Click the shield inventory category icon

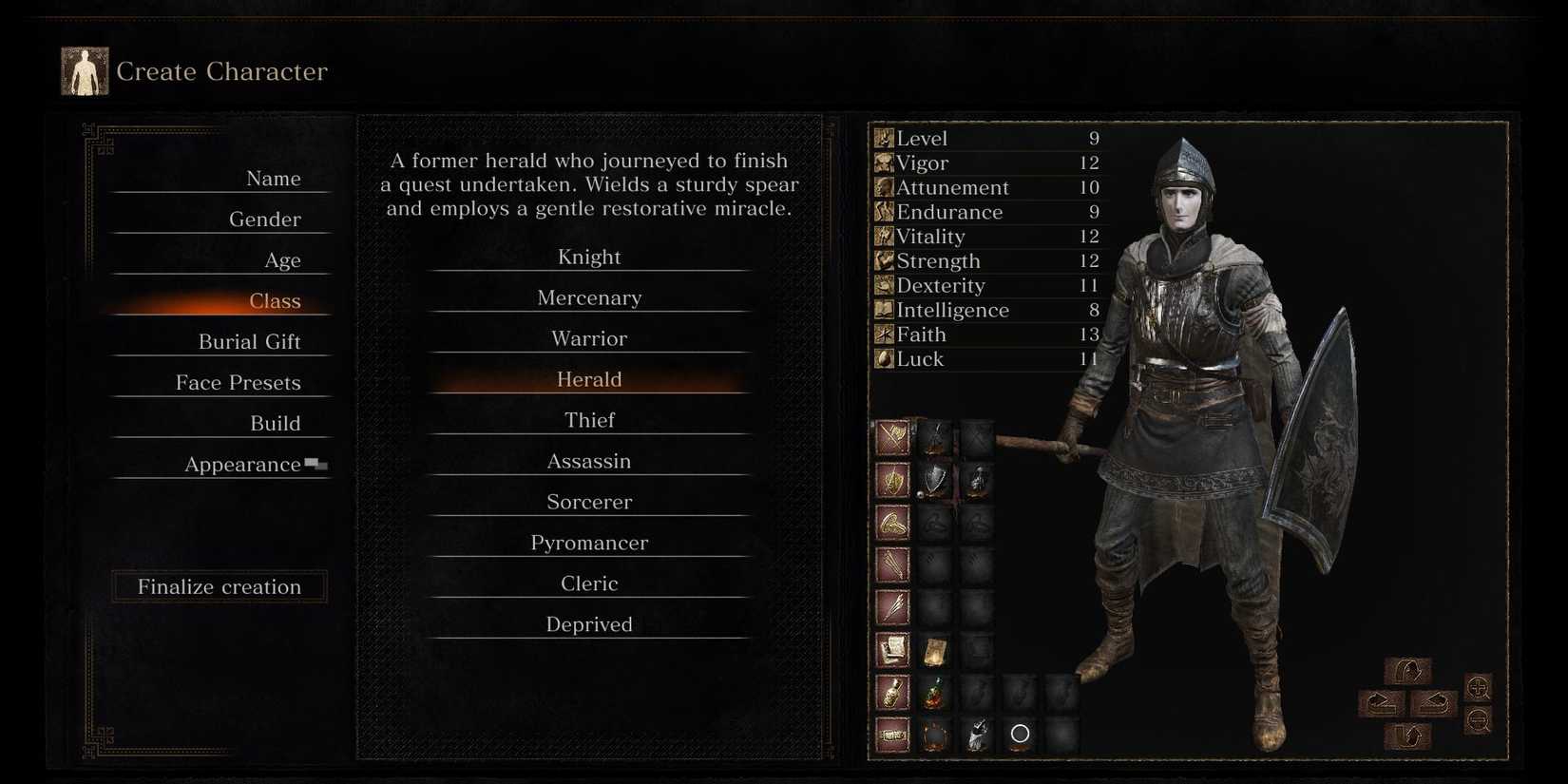tap(891, 480)
